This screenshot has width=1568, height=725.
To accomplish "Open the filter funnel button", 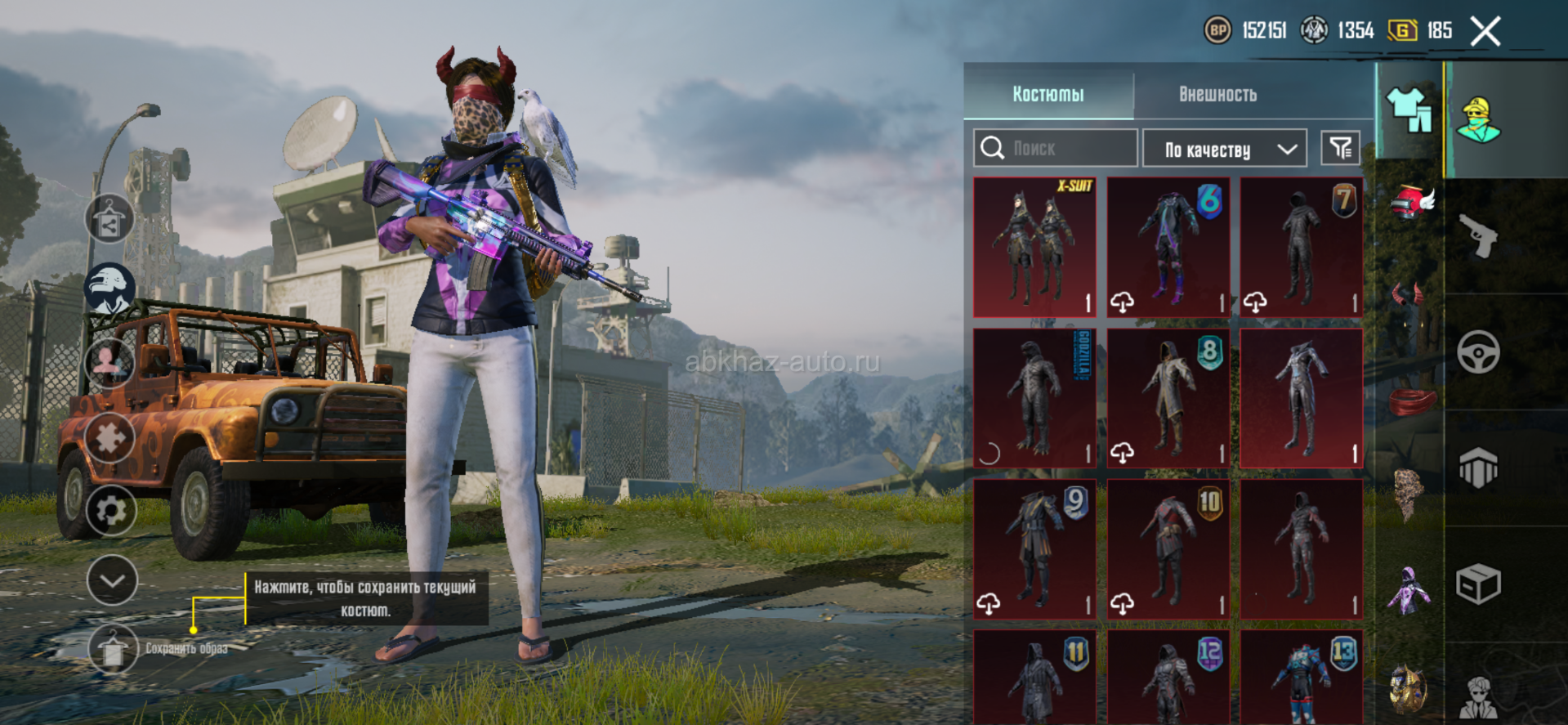I will (x=1340, y=148).
